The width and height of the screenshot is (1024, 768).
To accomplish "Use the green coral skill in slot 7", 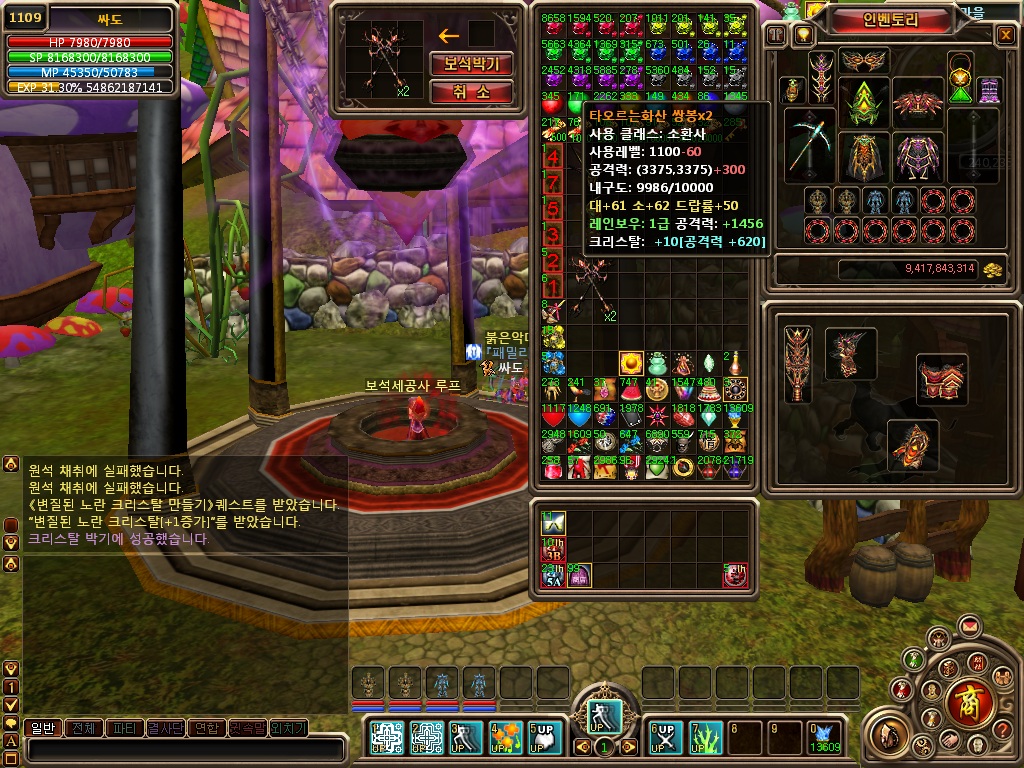I will [706, 738].
